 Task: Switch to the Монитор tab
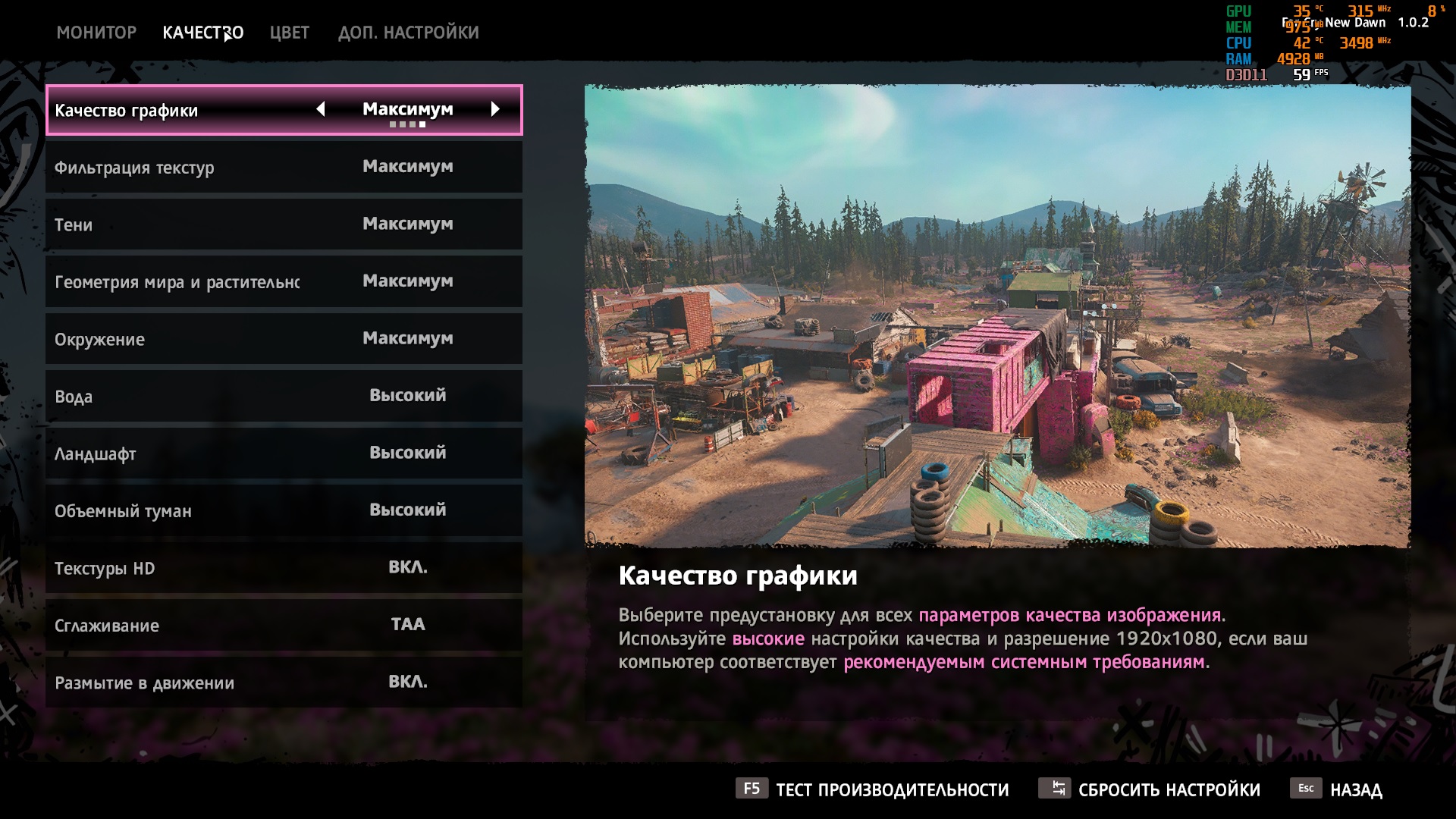pos(96,33)
